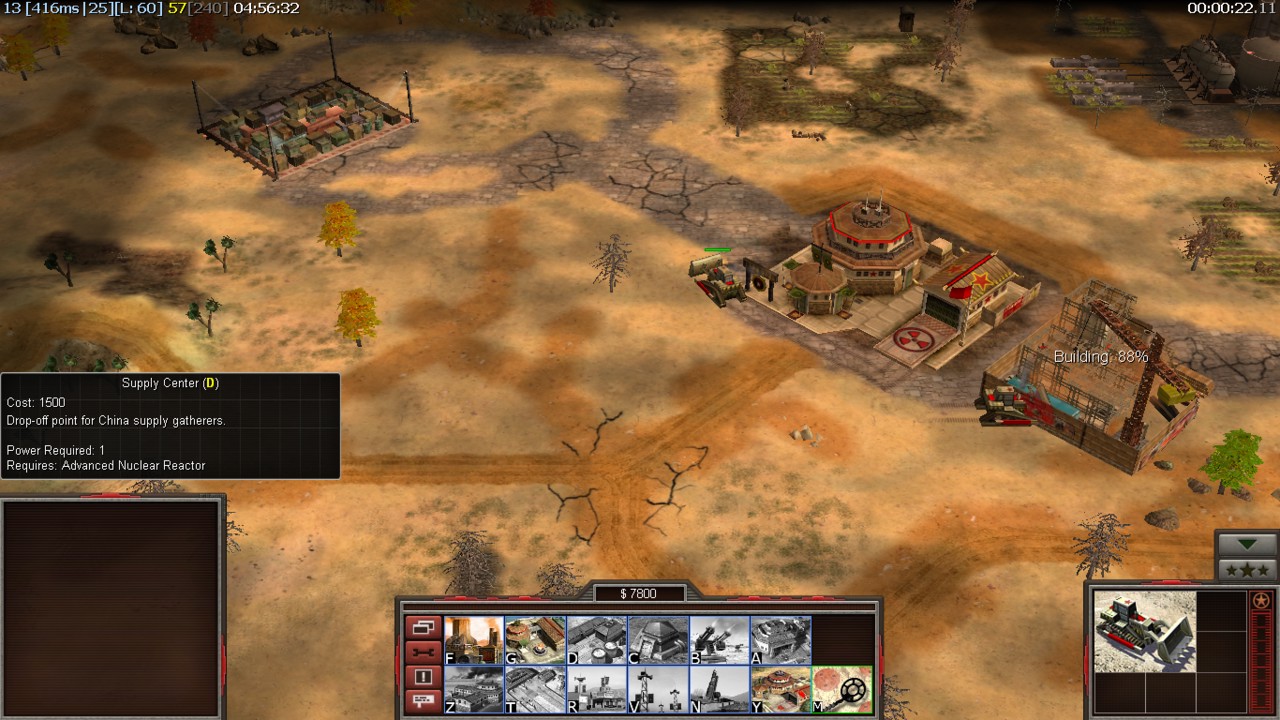This screenshot has width=1280, height=720.
Task: Choose the build icon labeled A
Action: pyautogui.click(x=780, y=640)
